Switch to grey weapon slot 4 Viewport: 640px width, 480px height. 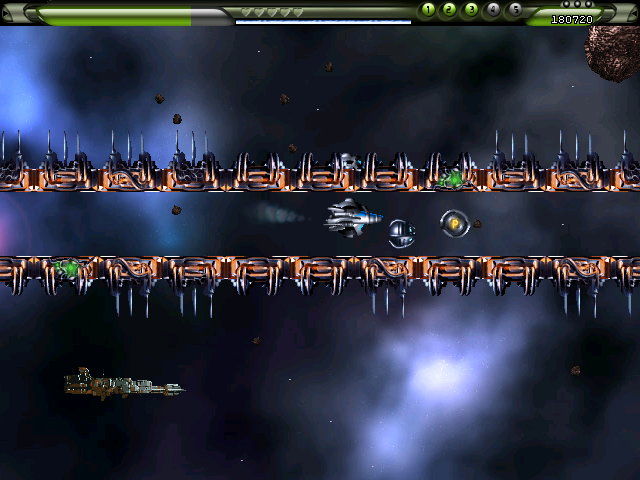(x=493, y=10)
